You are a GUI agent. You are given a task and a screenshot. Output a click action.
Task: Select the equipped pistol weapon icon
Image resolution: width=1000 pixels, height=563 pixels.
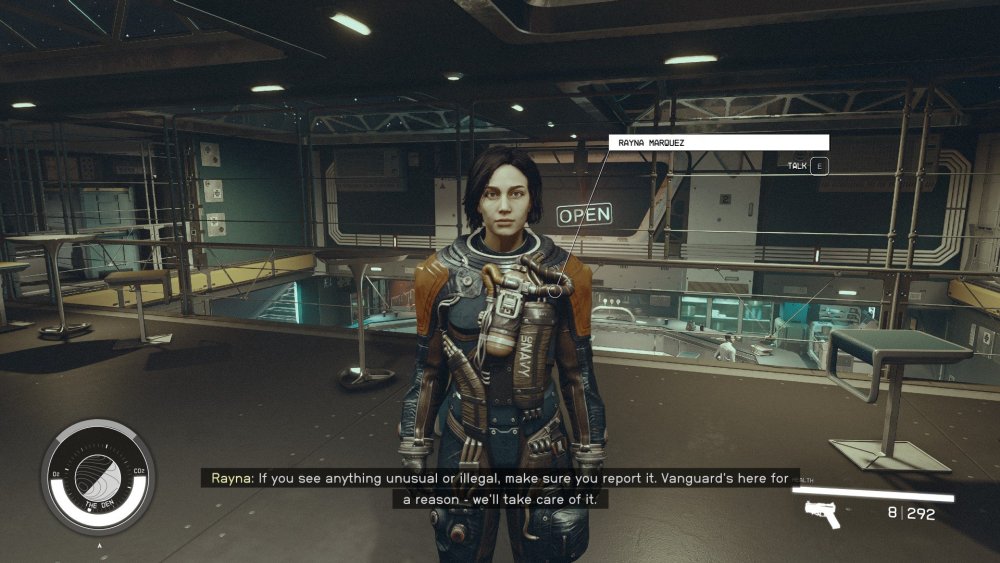pos(822,514)
